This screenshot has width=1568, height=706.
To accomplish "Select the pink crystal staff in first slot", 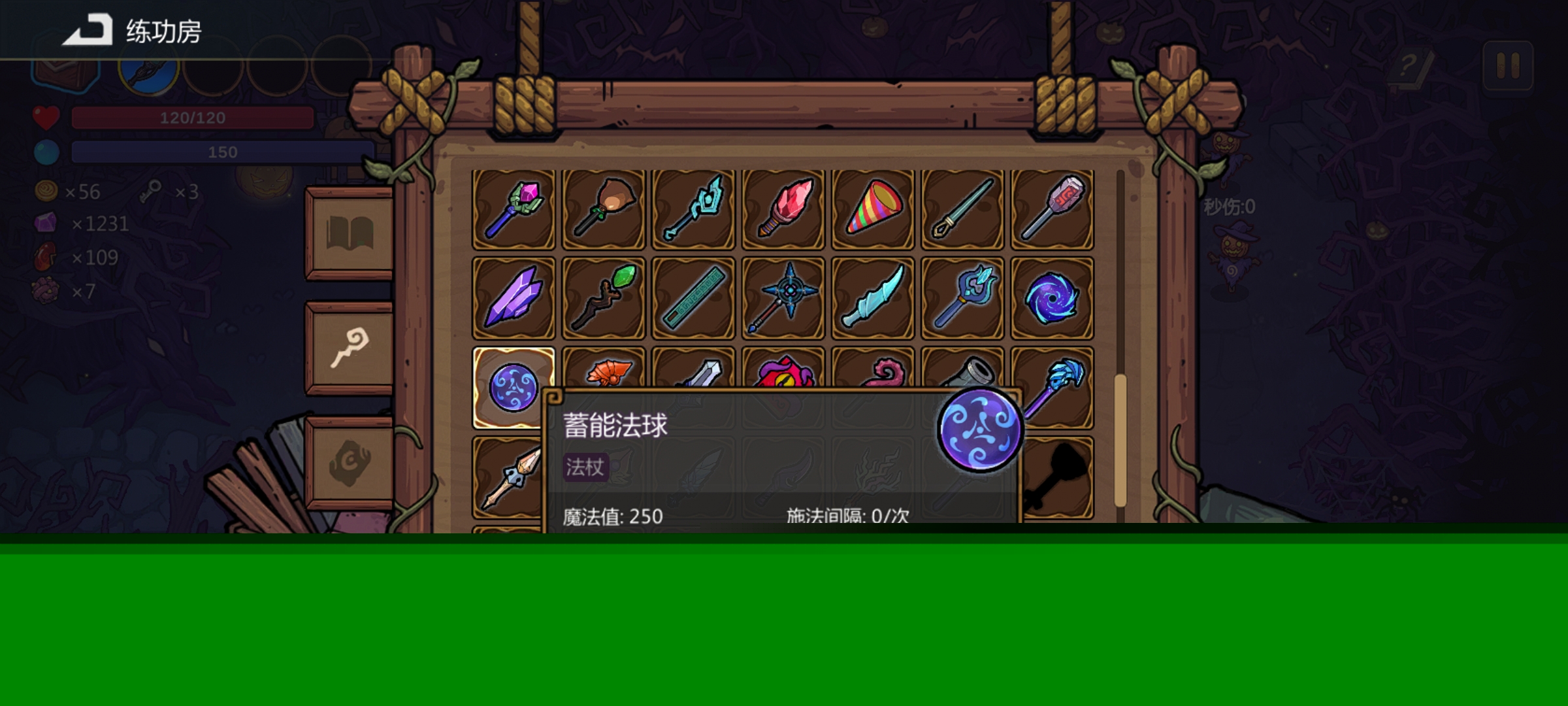I will (x=514, y=208).
